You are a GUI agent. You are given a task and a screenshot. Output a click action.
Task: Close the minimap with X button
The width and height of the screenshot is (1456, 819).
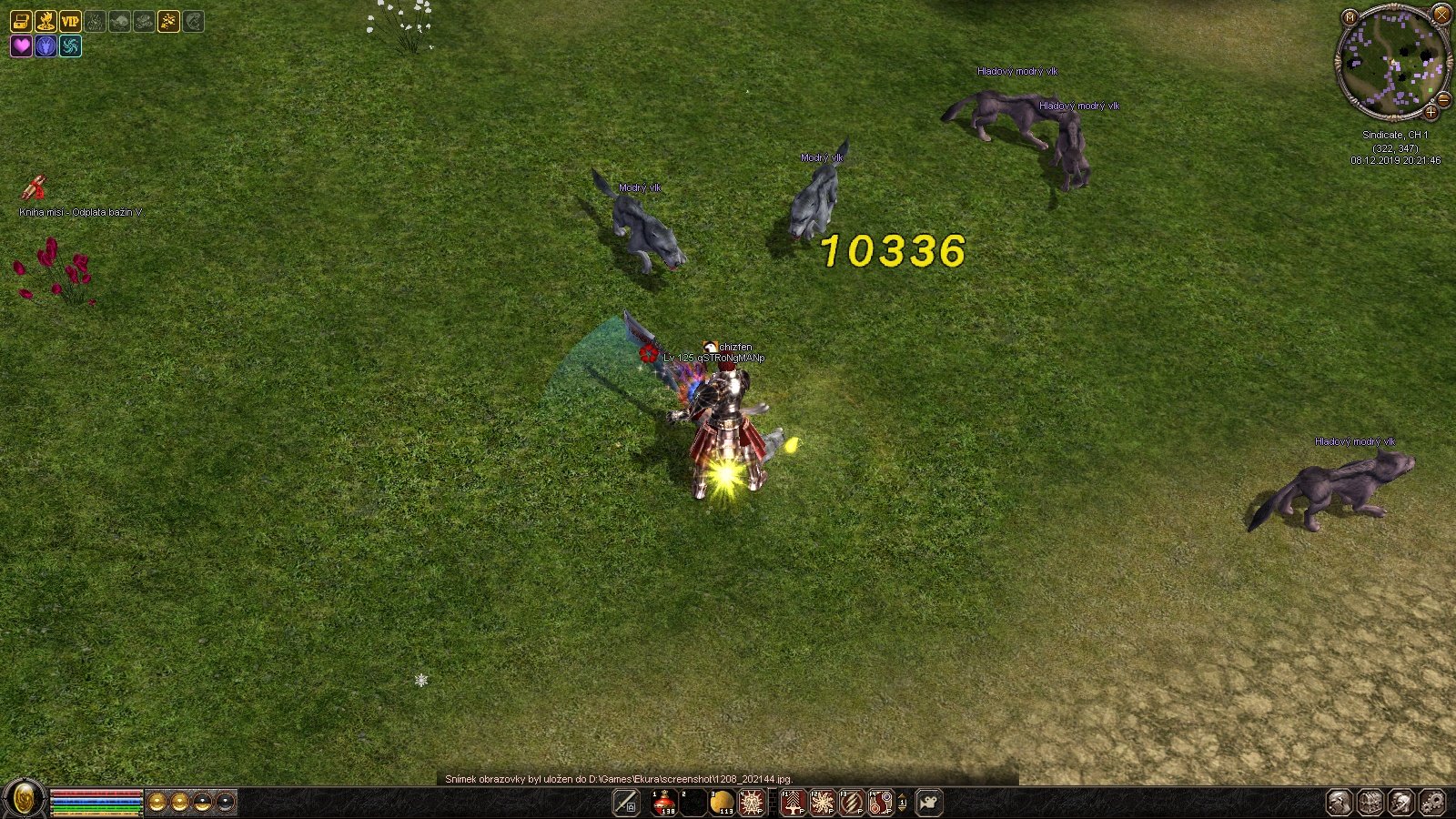tap(1441, 14)
